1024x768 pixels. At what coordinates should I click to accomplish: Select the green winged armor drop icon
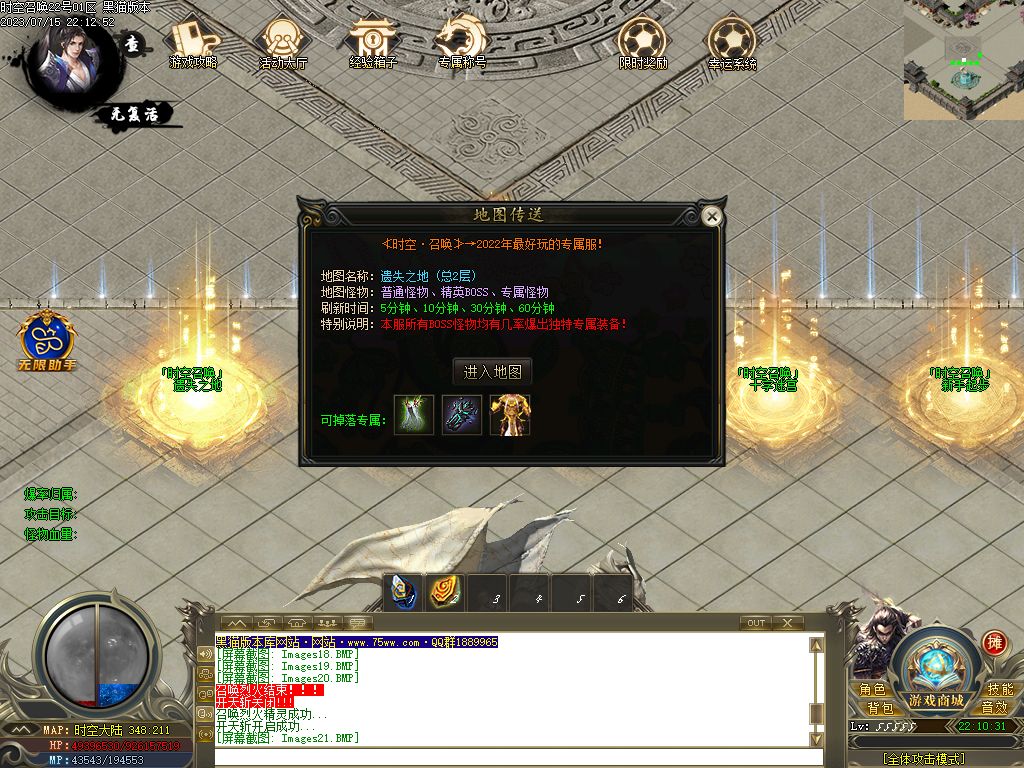[x=414, y=415]
